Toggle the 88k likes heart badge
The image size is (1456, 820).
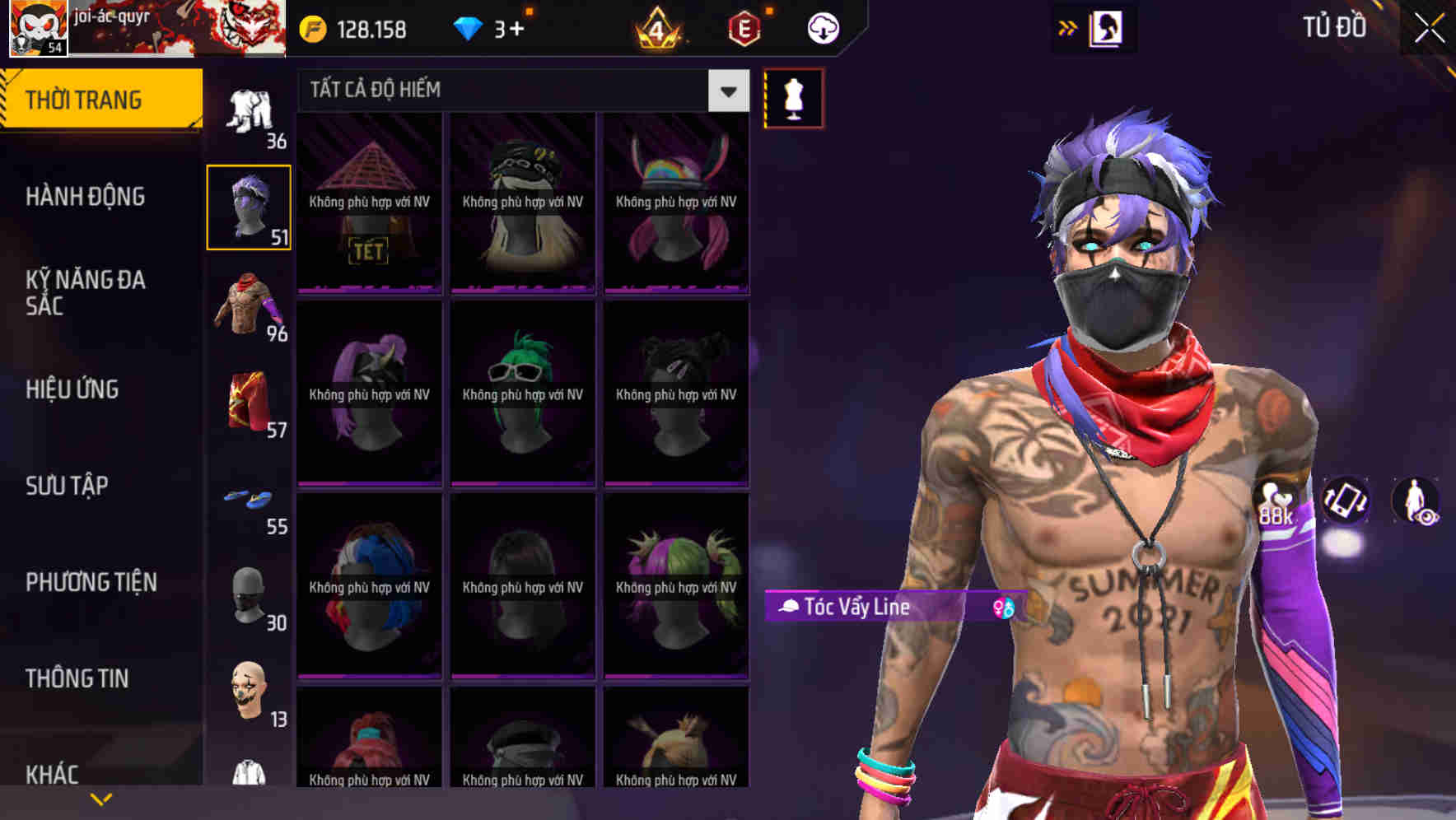pos(1274,505)
